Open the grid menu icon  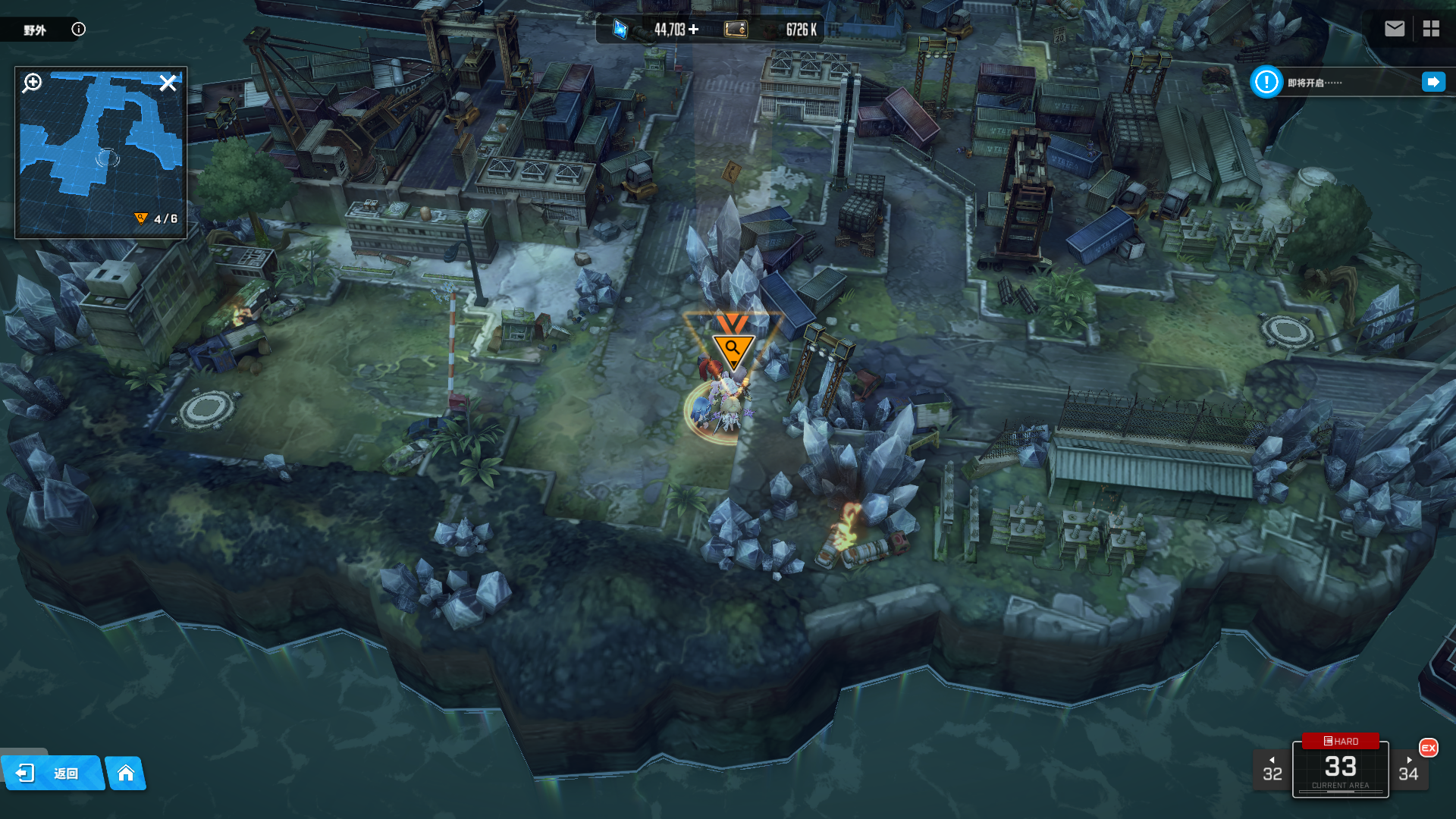tap(1431, 29)
